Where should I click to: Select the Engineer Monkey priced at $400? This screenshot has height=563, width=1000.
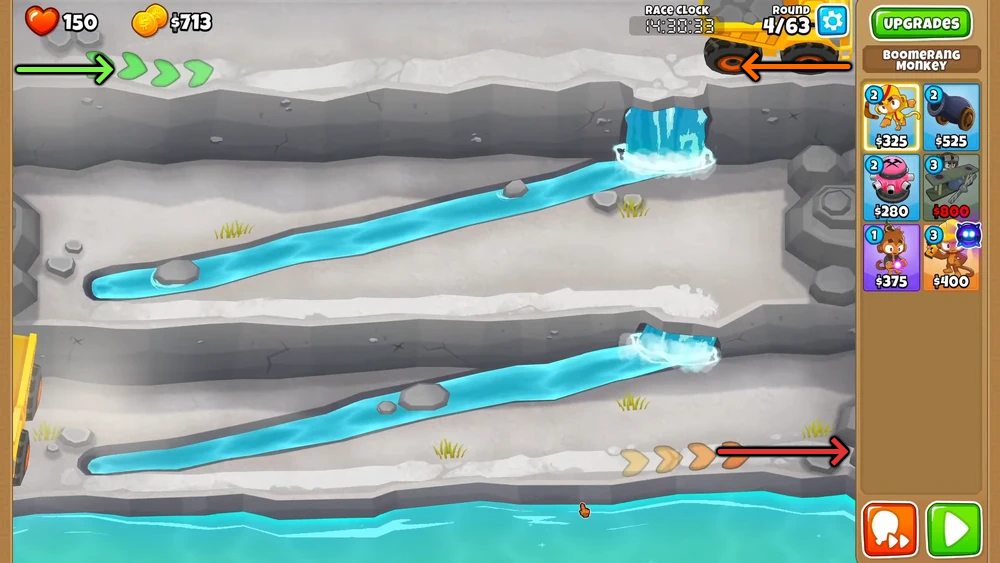pos(951,257)
